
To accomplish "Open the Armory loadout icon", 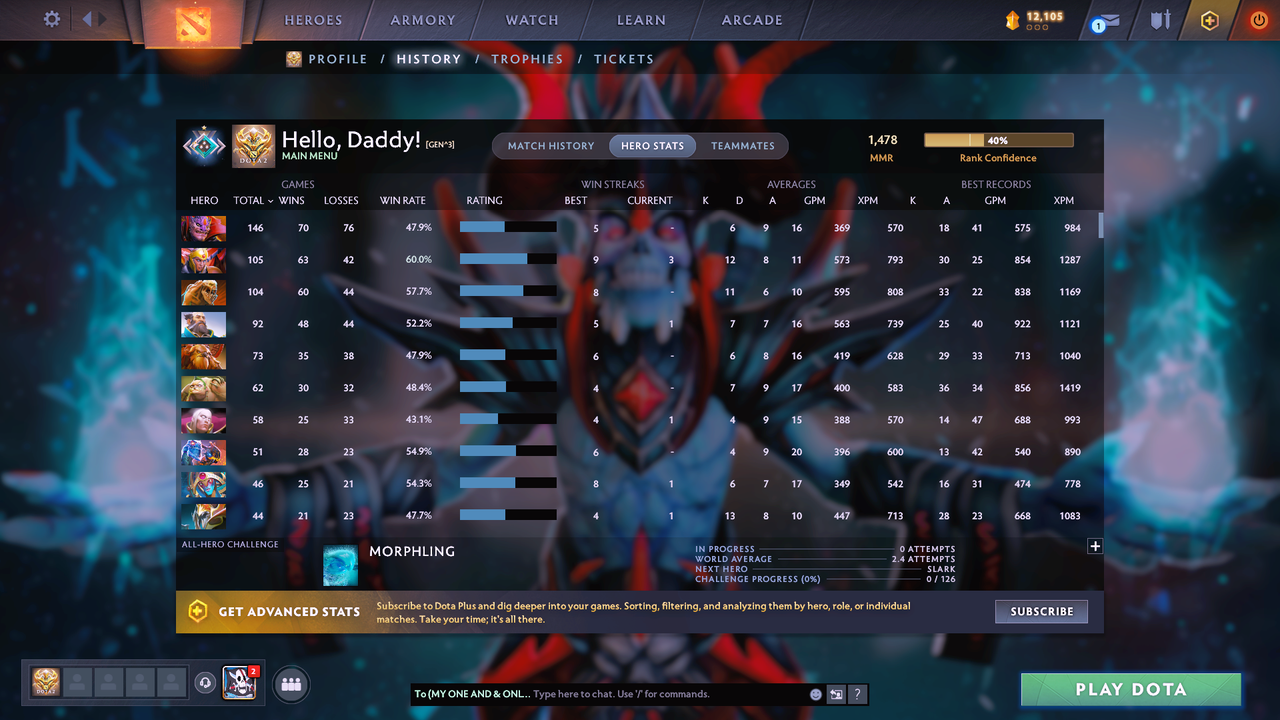I will (1159, 19).
